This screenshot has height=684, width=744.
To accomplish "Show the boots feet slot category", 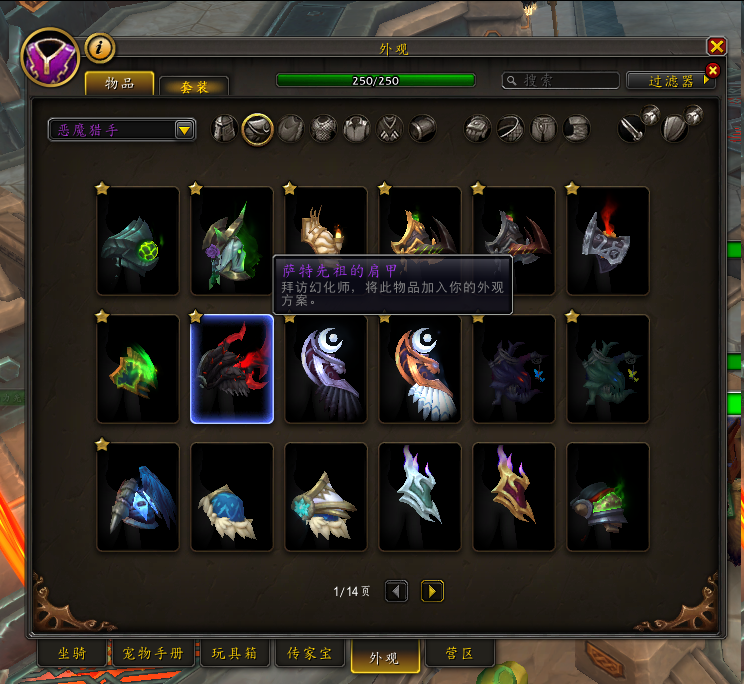I will pyautogui.click(x=577, y=129).
